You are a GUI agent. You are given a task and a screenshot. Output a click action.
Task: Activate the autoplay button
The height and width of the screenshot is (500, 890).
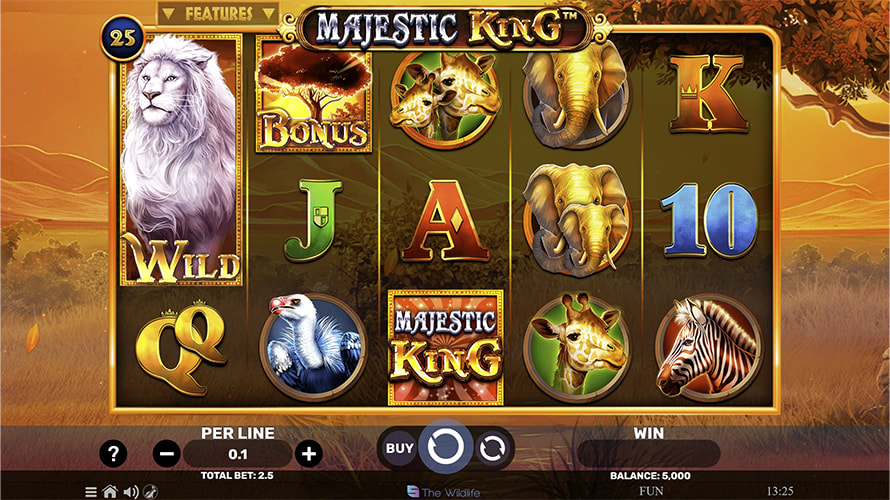492,449
